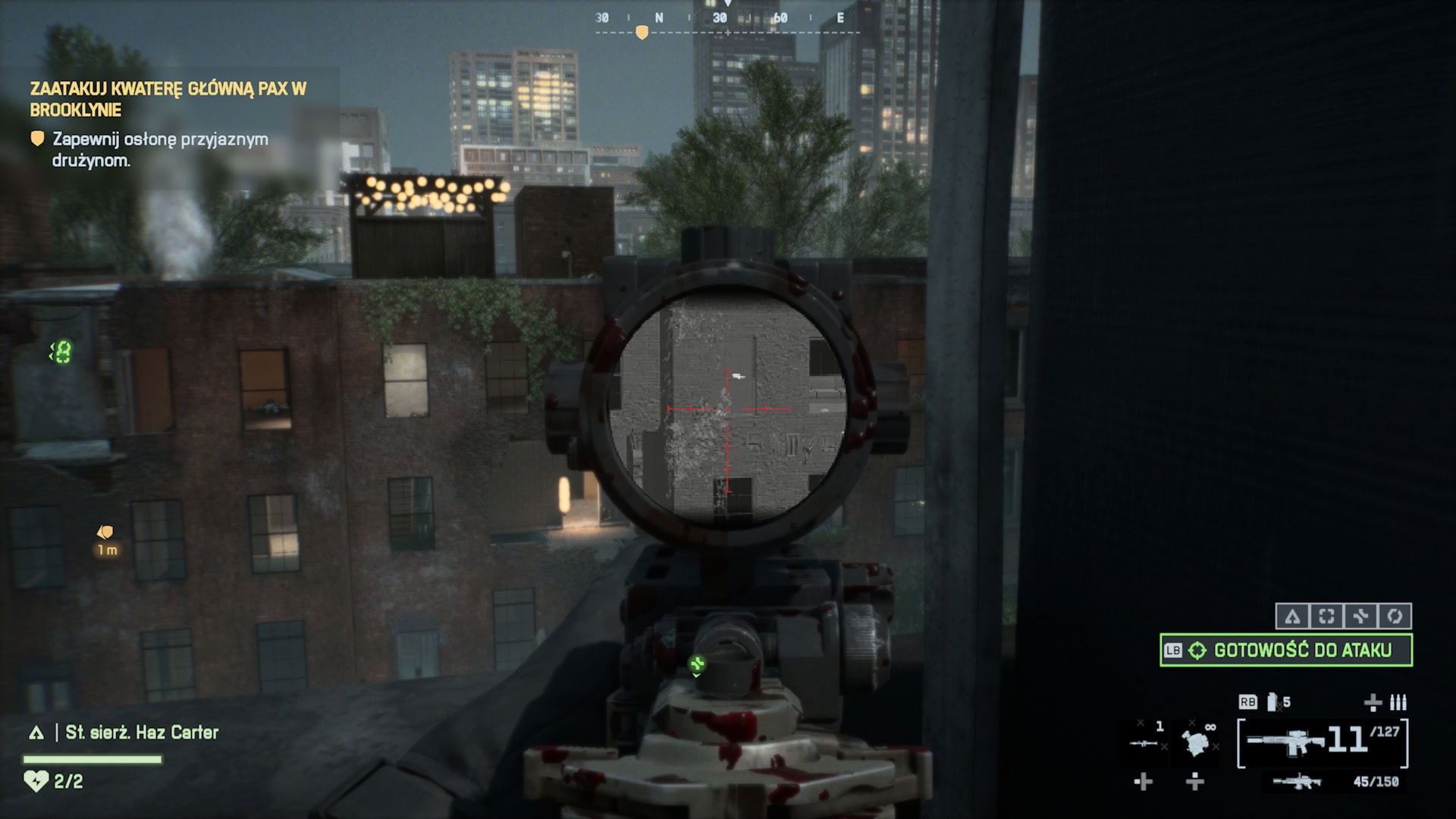Click the shield icon next to Zapewnij osłonę objective
Image resolution: width=1456 pixels, height=819 pixels.
click(x=37, y=140)
